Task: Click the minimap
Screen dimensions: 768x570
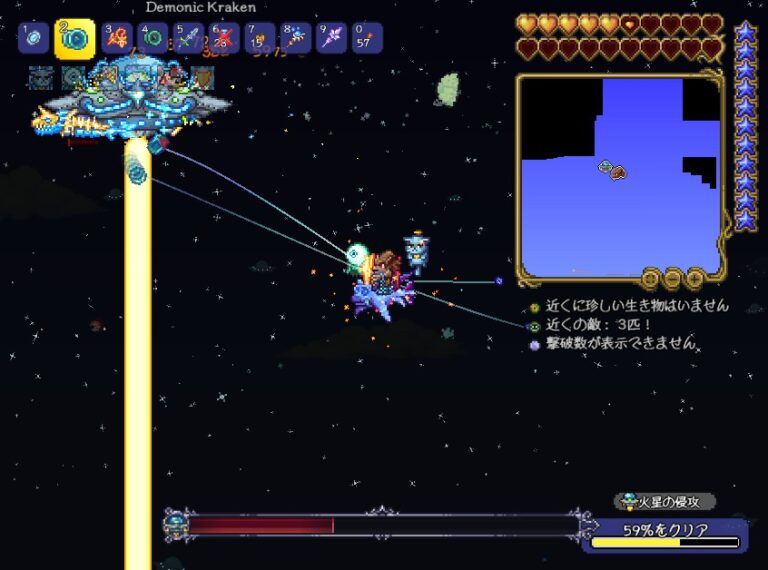Action: 619,174
